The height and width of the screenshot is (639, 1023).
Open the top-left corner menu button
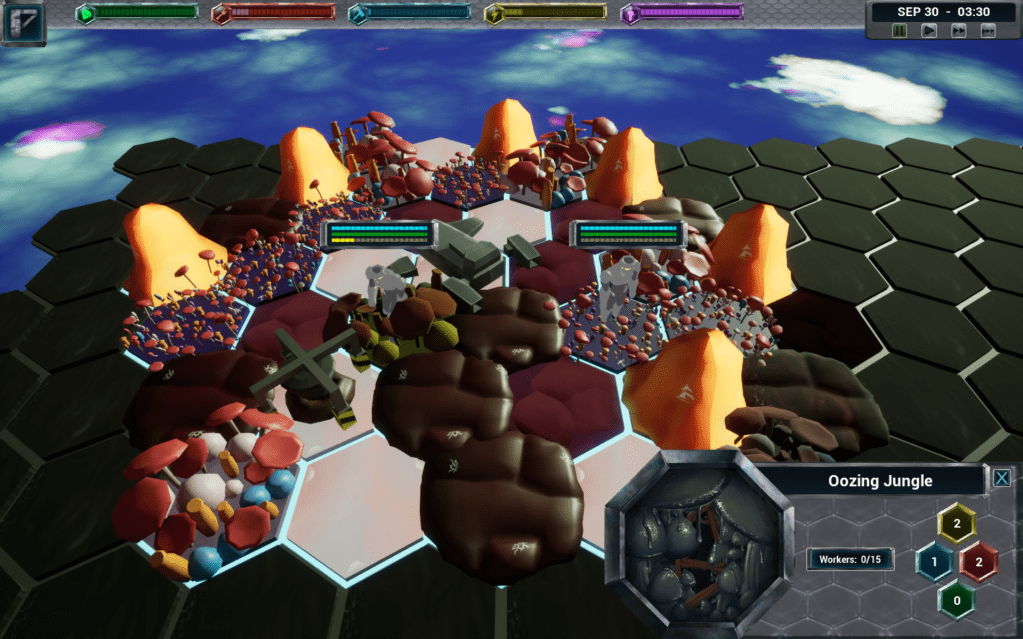[x=23, y=23]
